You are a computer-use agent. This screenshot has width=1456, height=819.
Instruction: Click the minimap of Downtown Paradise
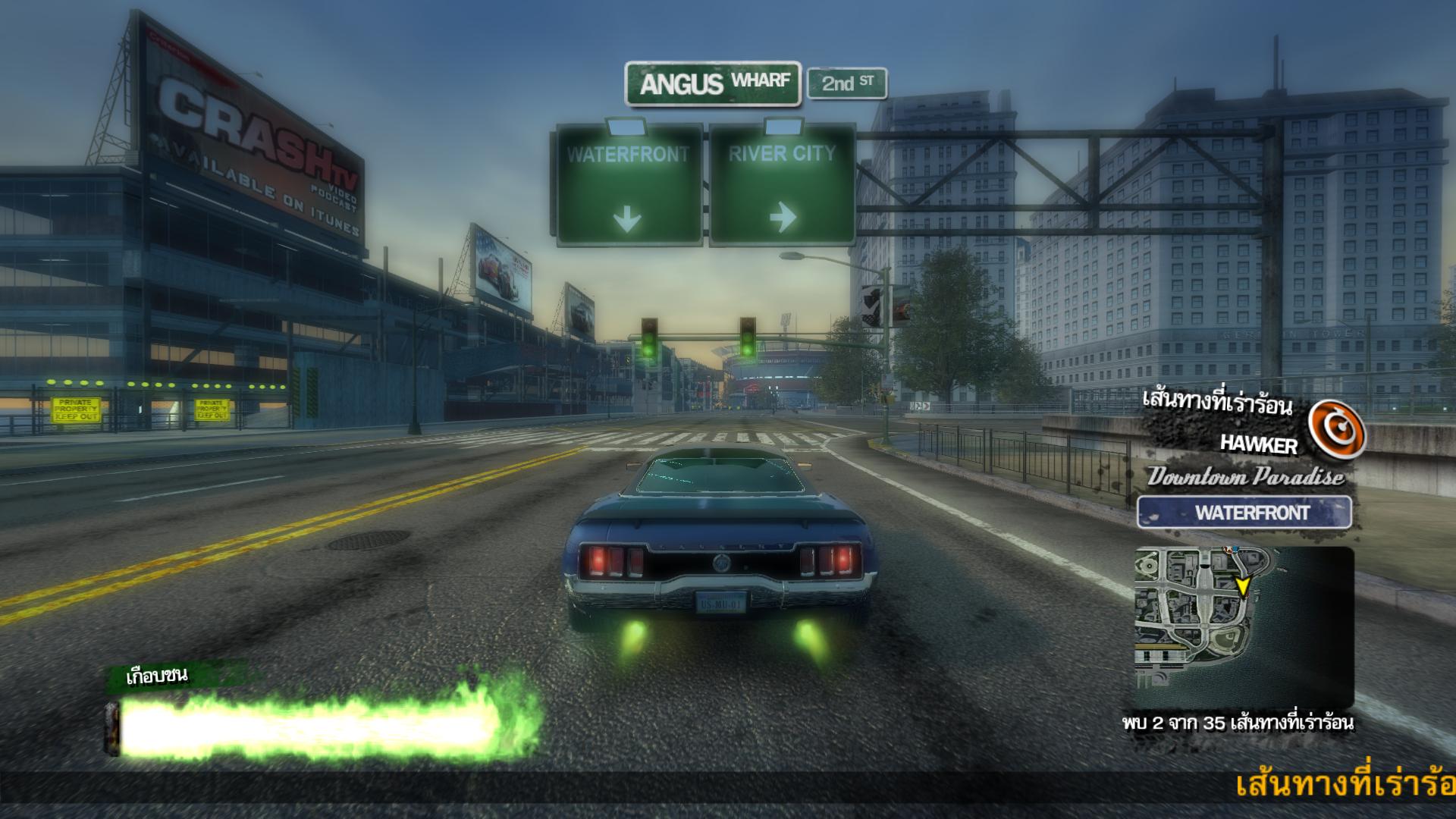1244,627
